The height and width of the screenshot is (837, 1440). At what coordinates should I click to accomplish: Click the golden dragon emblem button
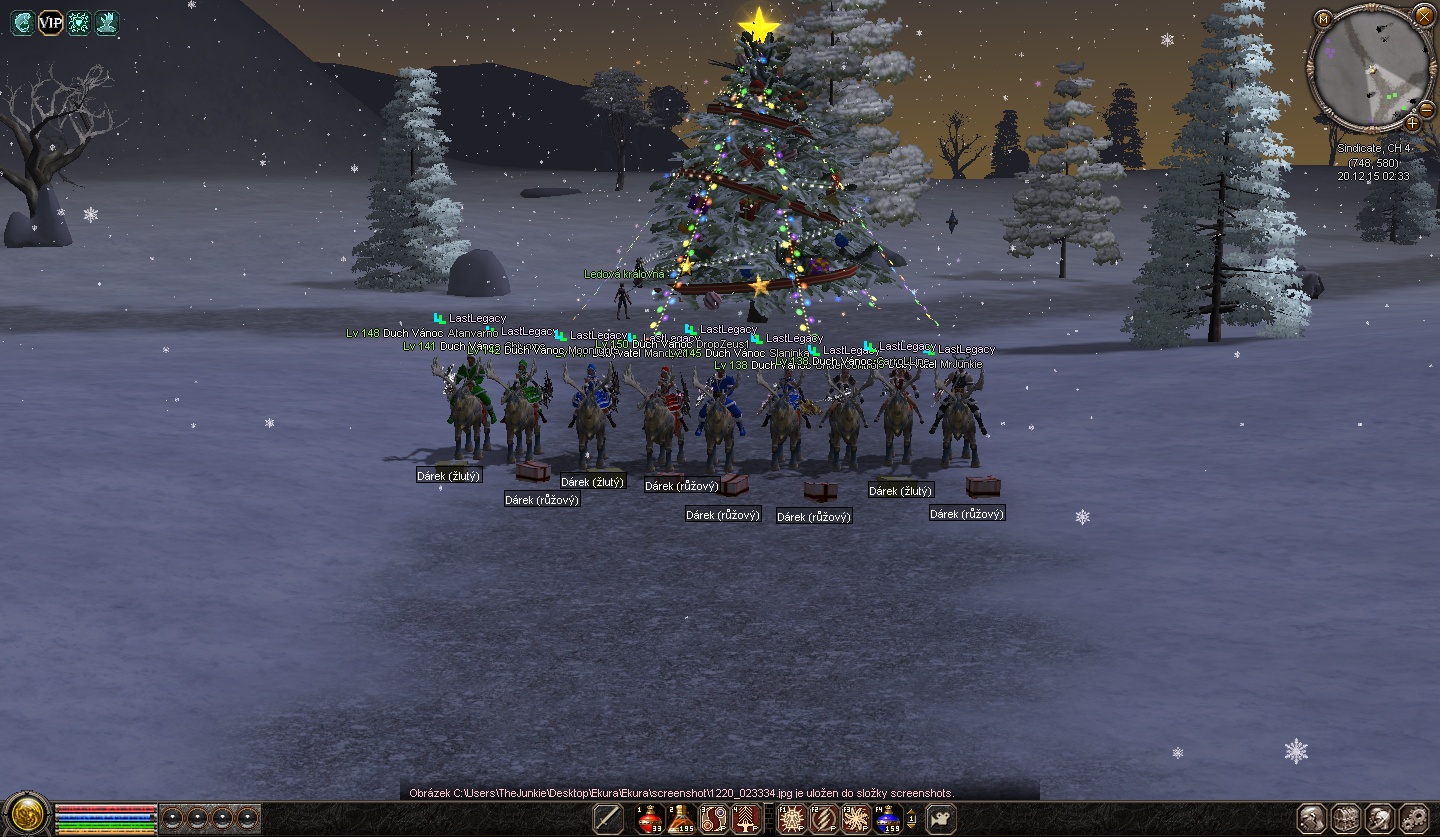tap(26, 815)
